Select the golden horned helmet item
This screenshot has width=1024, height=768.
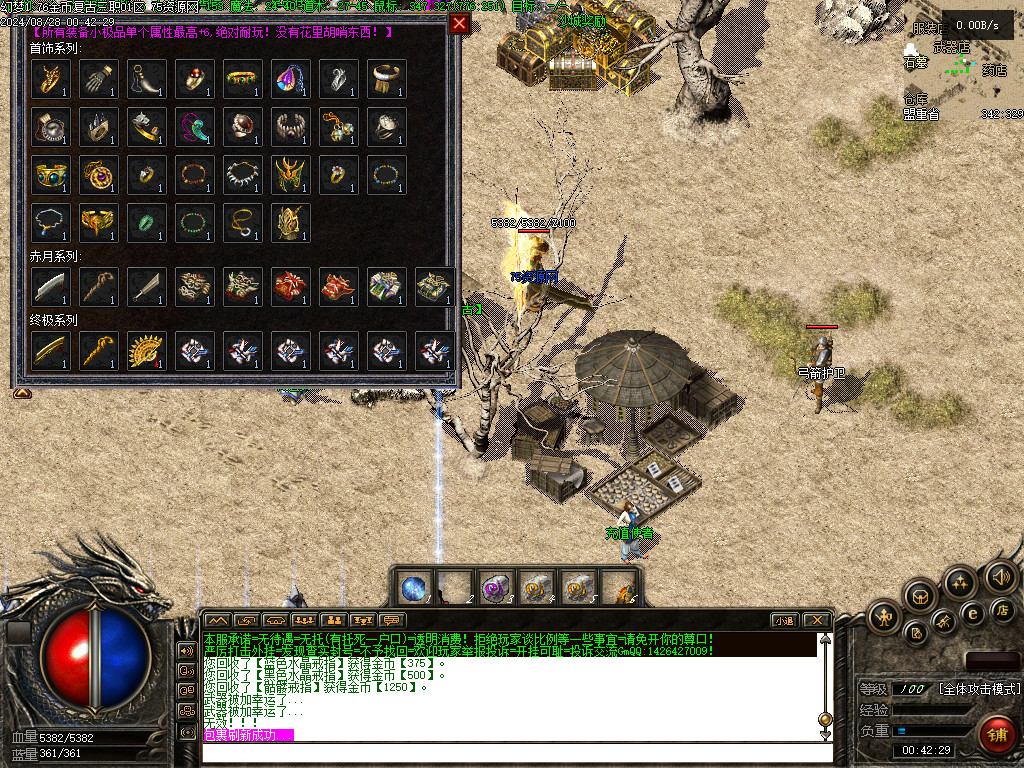pos(291,175)
